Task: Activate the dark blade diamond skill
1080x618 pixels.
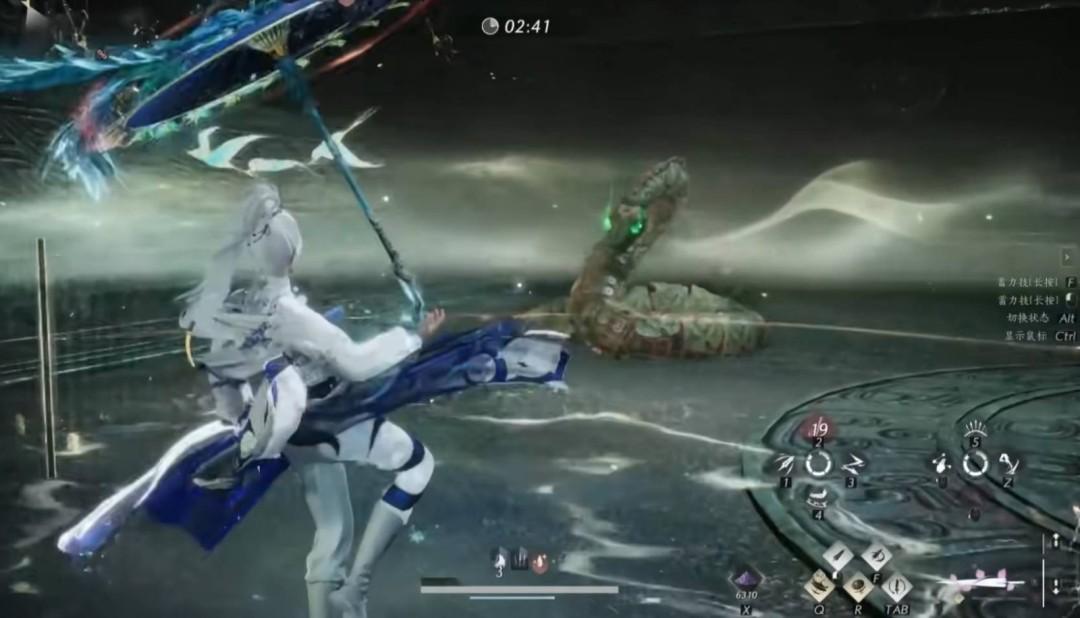Action: point(838,557)
